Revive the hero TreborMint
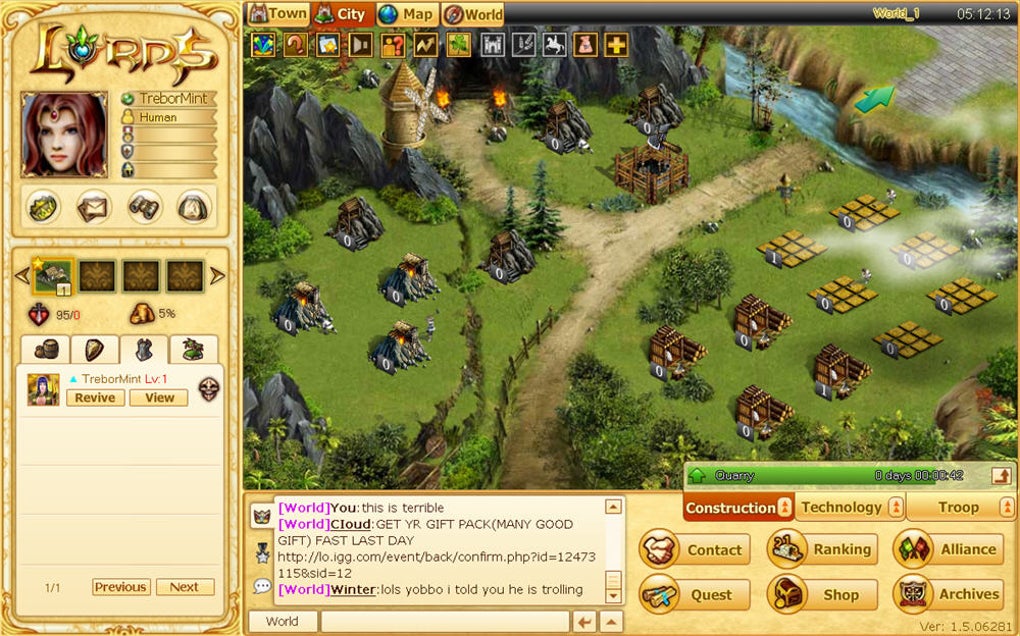 [x=96, y=397]
